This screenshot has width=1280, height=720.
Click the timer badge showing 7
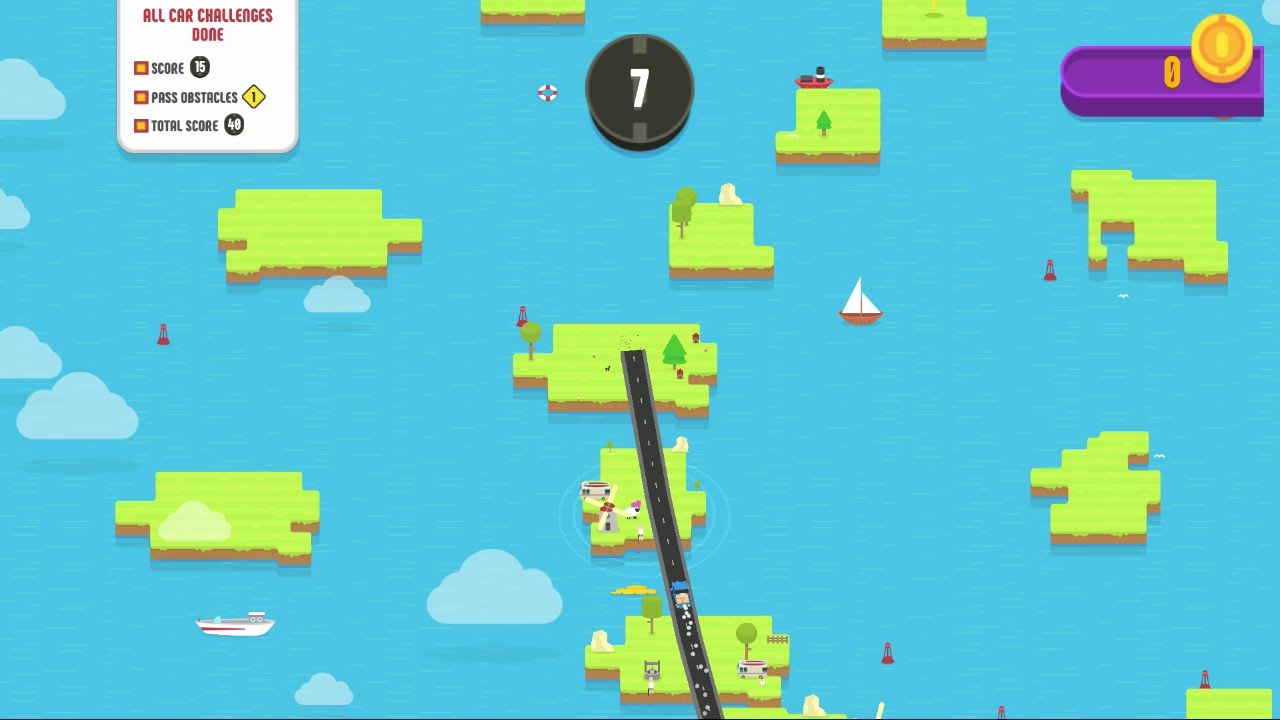click(638, 89)
